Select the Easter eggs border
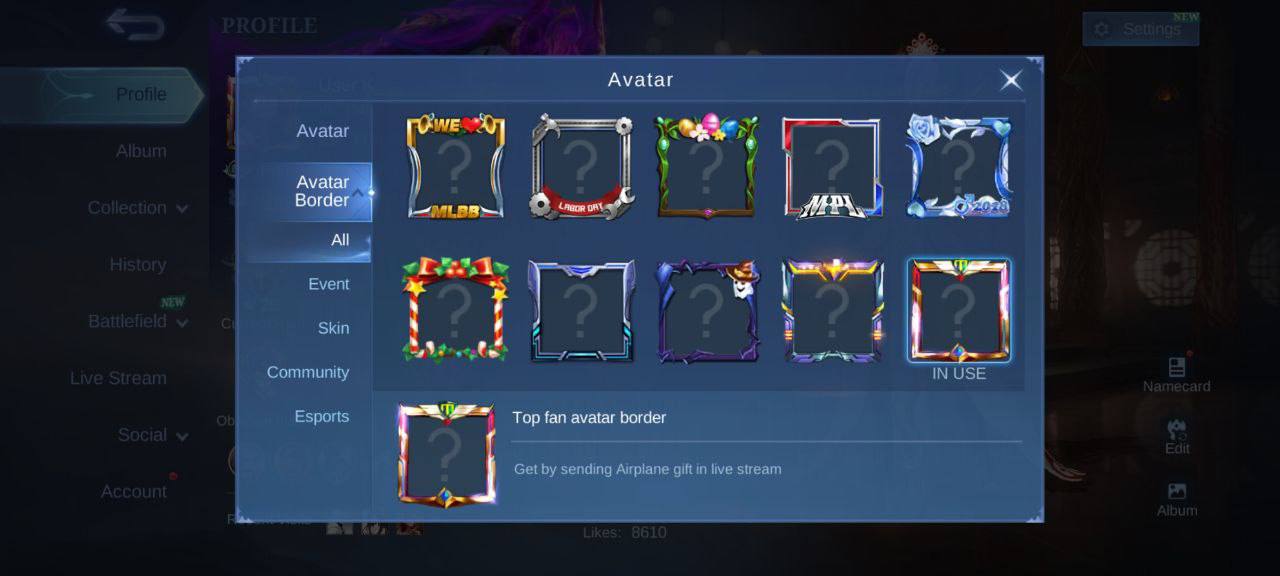The height and width of the screenshot is (576, 1280). coord(707,167)
